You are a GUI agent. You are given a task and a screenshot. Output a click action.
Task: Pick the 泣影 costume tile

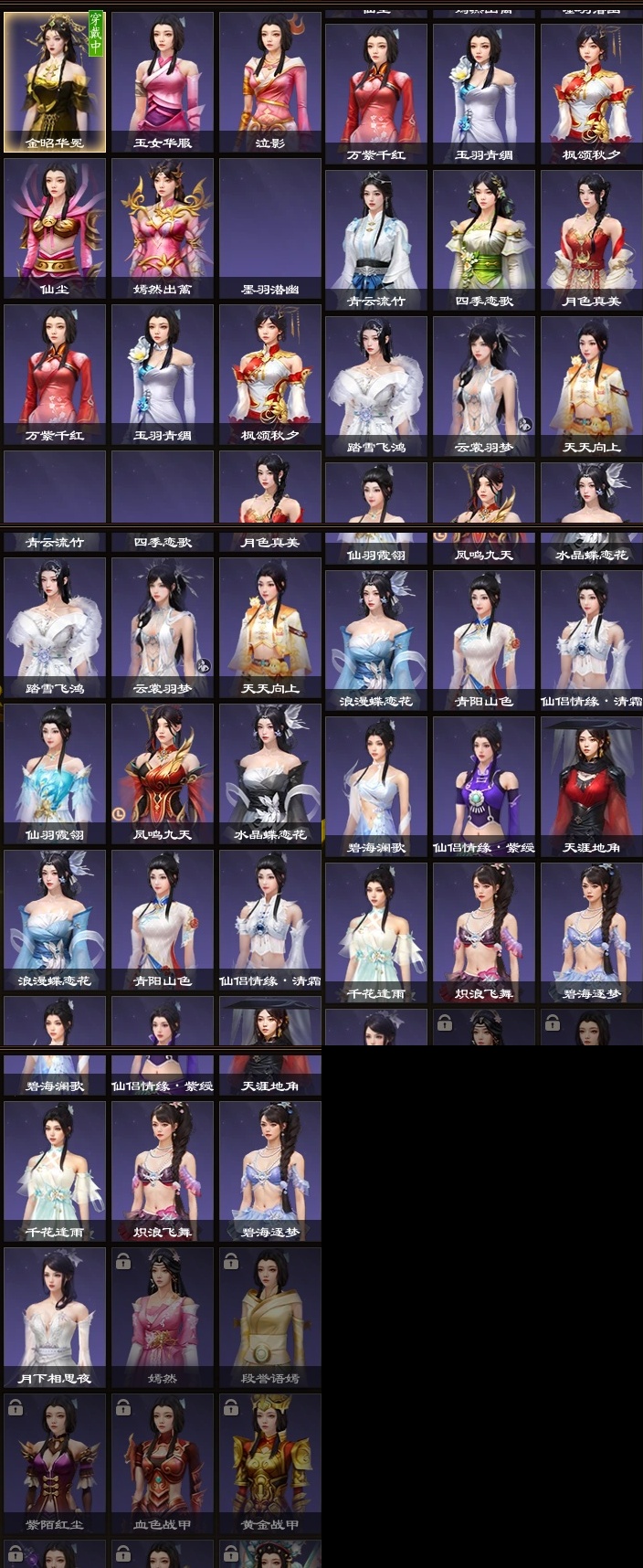tap(270, 81)
